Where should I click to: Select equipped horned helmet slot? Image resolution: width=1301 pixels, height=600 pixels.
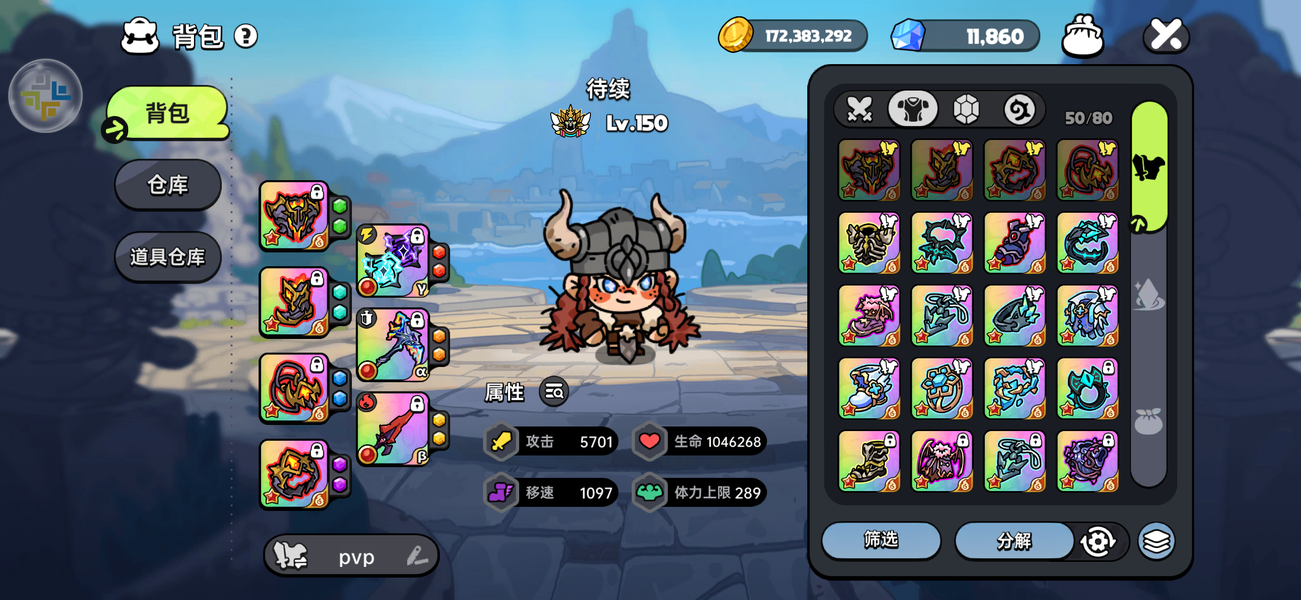294,215
